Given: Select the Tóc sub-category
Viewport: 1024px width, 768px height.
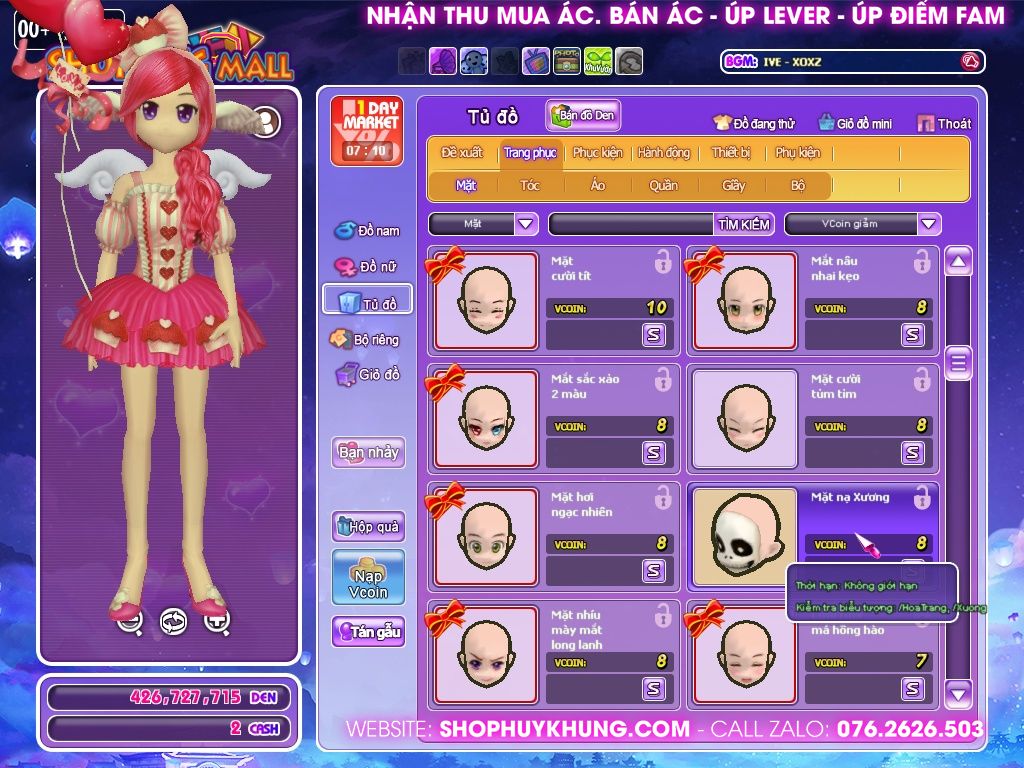Looking at the screenshot, I should [x=529, y=185].
